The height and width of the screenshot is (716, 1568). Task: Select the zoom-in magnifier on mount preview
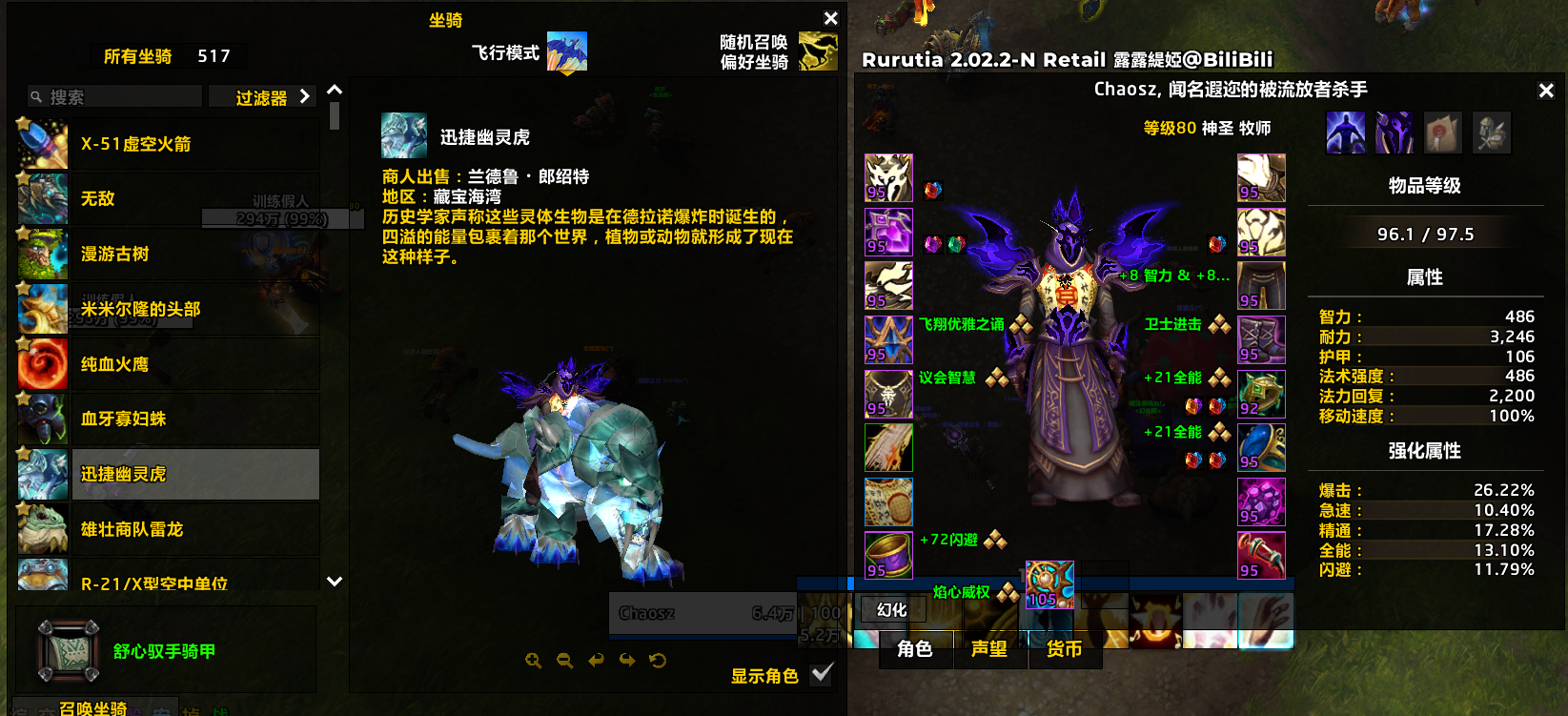point(533,661)
